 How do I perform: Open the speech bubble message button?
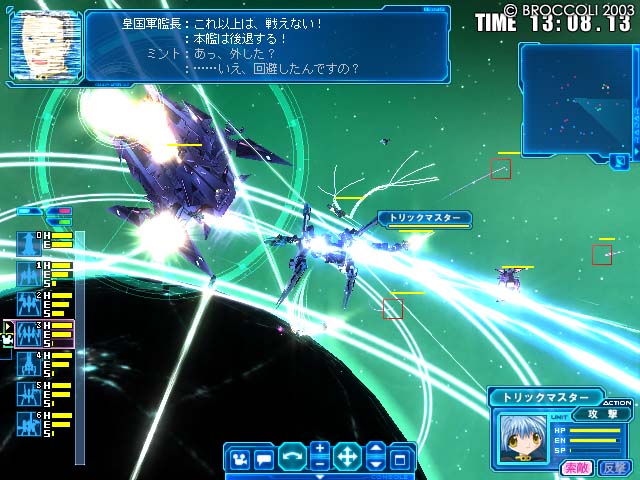[x=264, y=460]
